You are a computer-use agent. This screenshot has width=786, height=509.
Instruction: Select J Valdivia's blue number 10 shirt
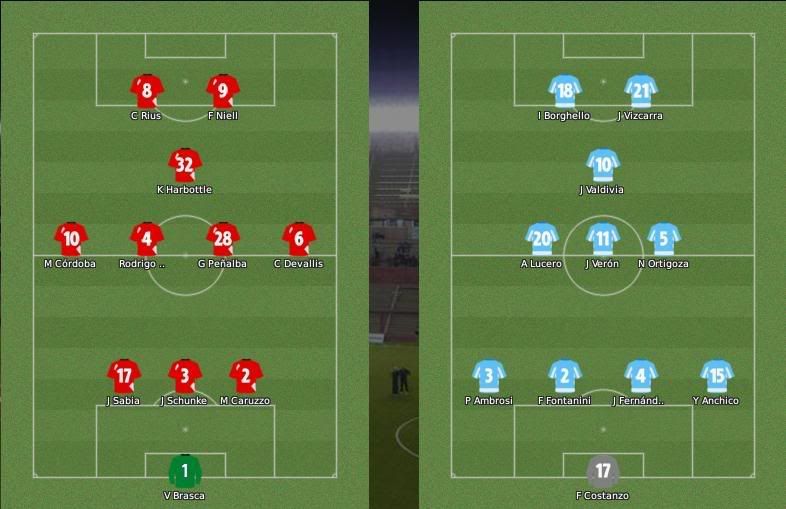[603, 165]
